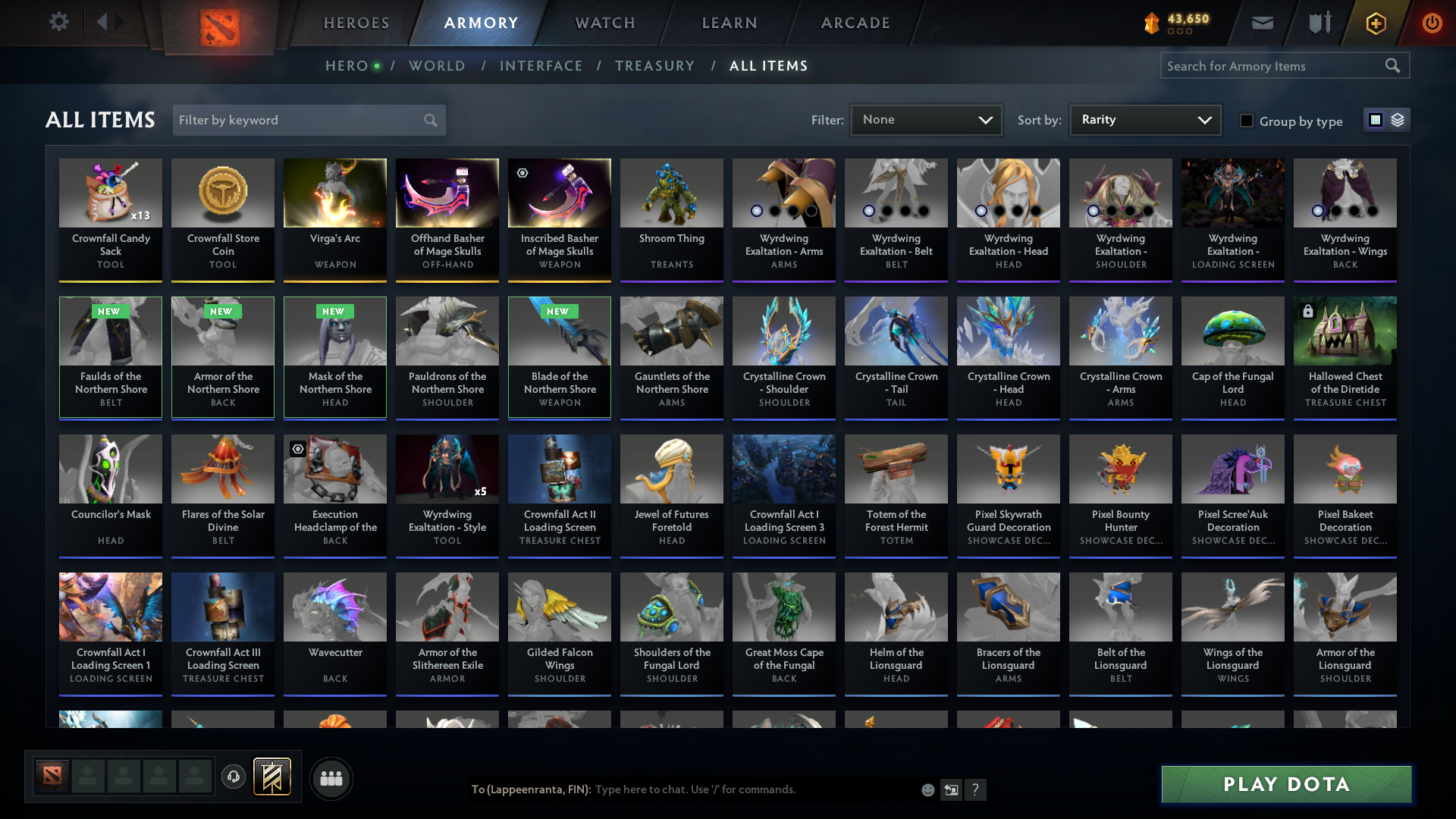
Task: Open the Sort by Rarity dropdown
Action: 1144,119
